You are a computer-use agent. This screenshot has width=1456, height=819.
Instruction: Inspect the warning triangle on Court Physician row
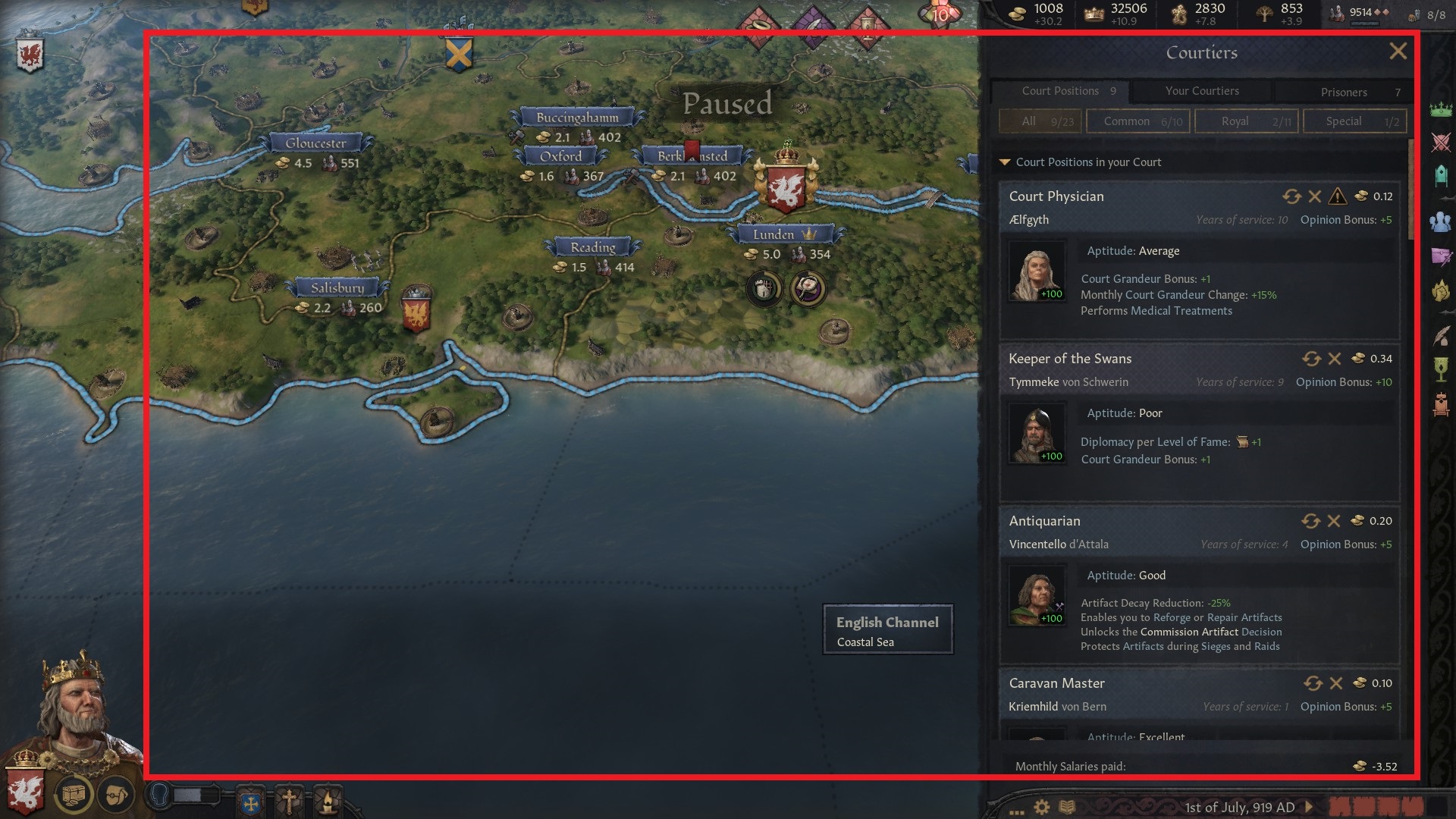(x=1339, y=196)
